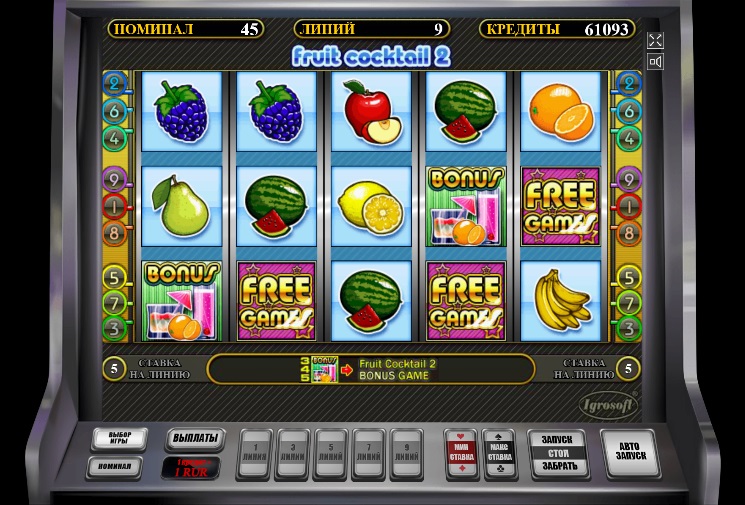Select the 7 линий button
The height and width of the screenshot is (505, 745).
click(369, 455)
